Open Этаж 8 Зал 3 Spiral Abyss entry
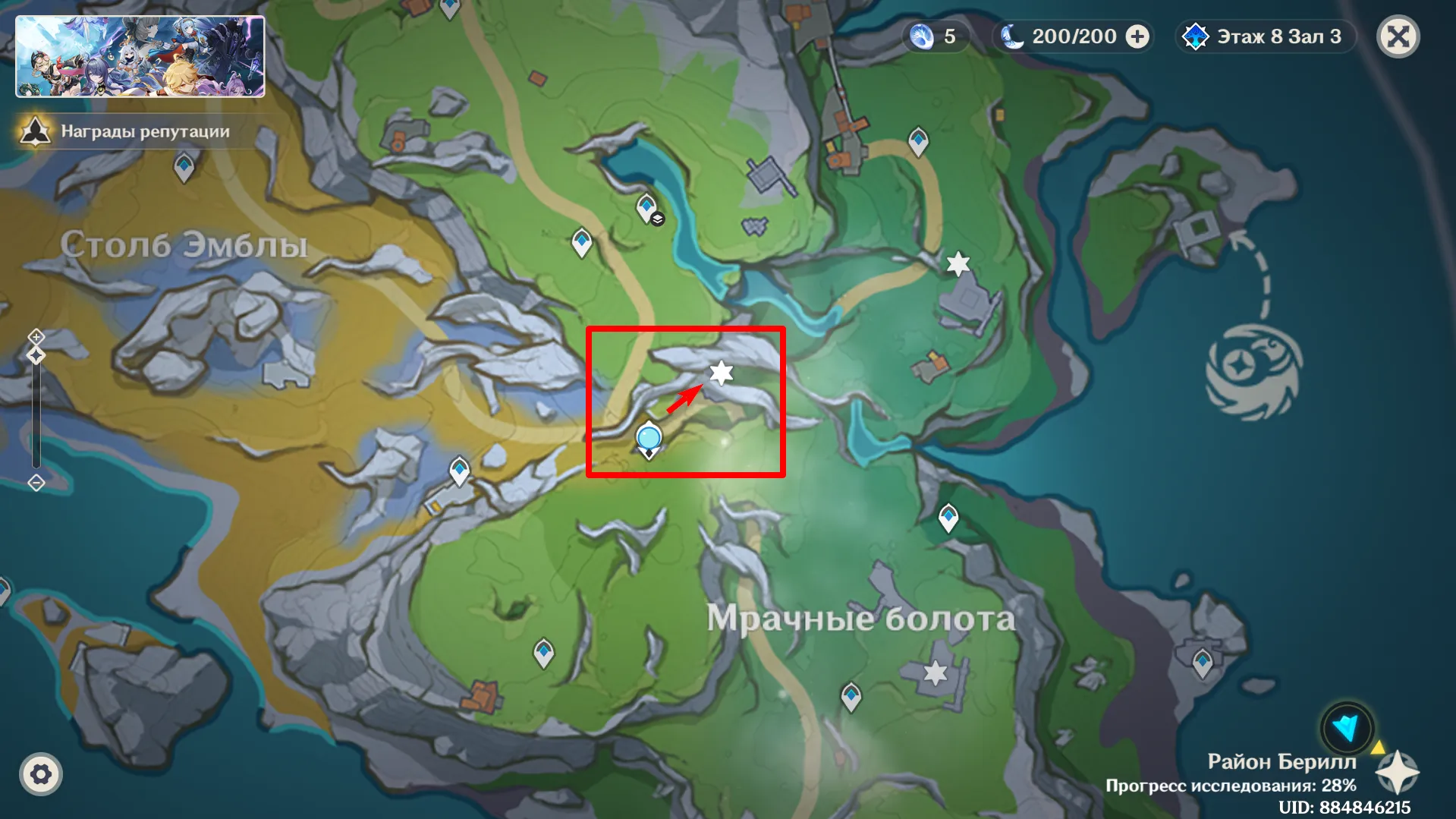Screen dimensions: 1456x819 coord(1264,36)
